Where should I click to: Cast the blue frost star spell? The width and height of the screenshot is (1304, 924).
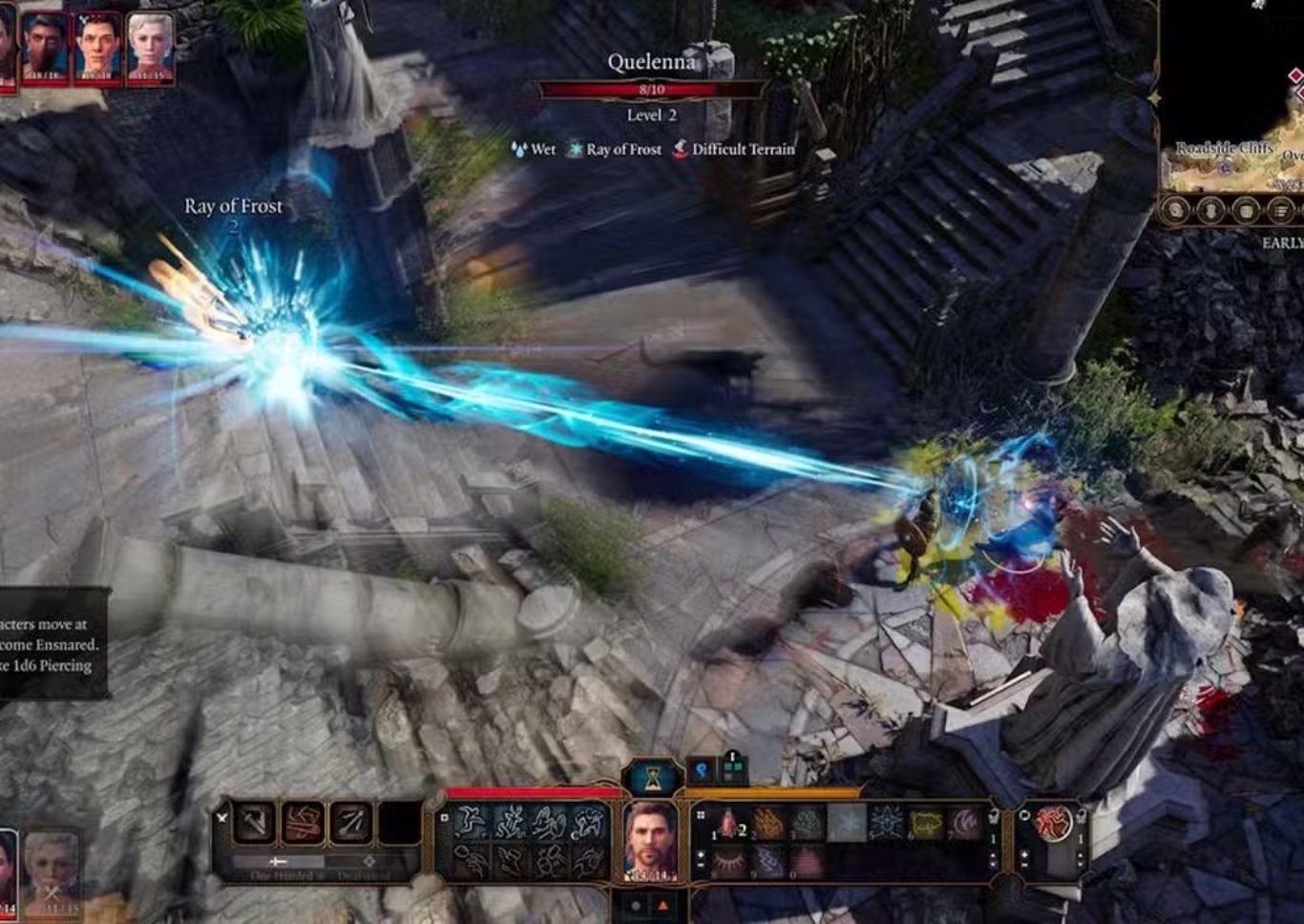click(887, 823)
